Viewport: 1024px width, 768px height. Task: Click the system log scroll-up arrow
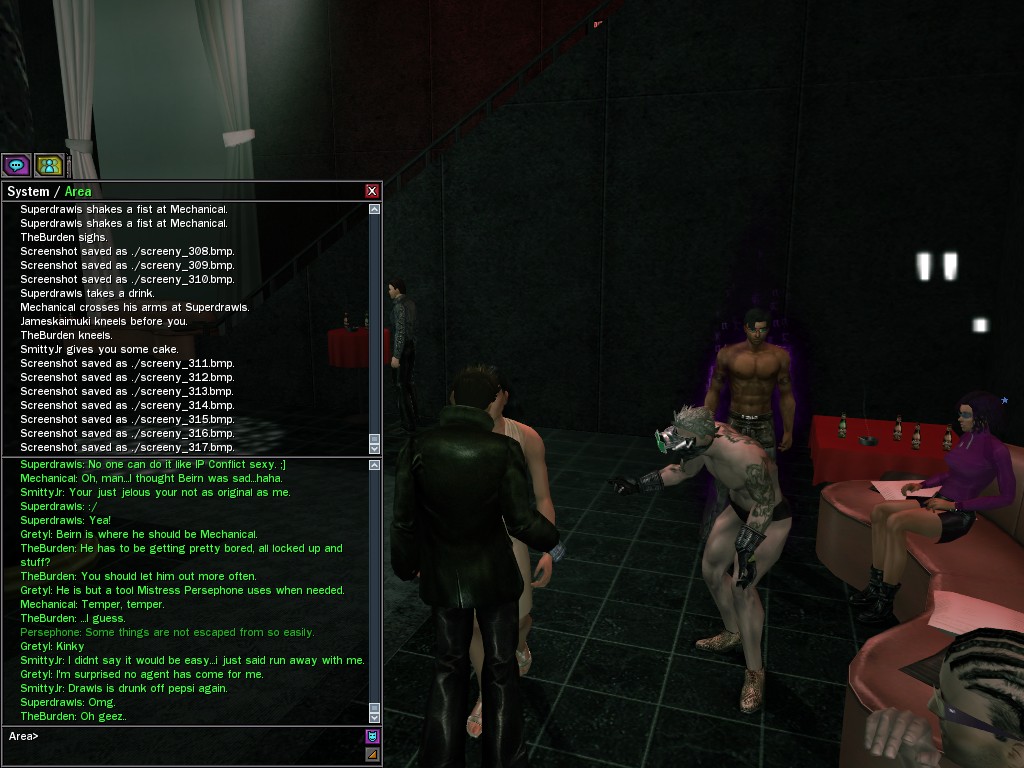[x=374, y=210]
